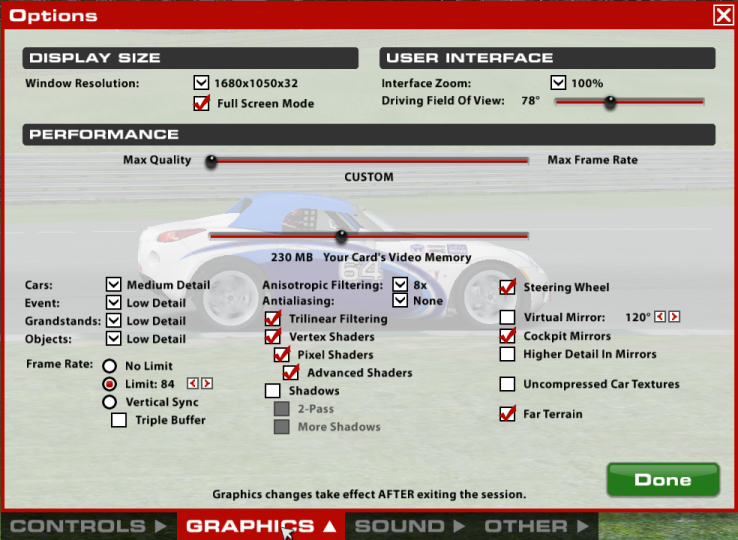Open the Cars detail dropdown

coord(113,285)
